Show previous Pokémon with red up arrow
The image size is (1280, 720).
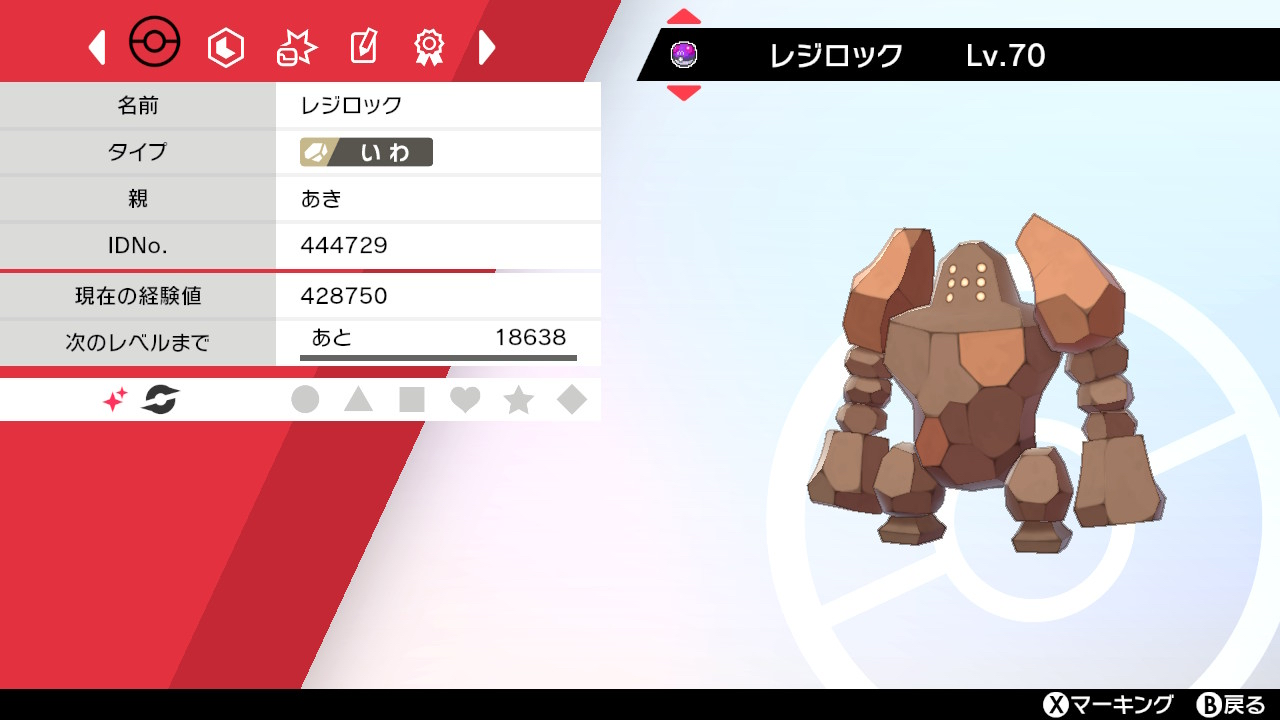pyautogui.click(x=684, y=17)
